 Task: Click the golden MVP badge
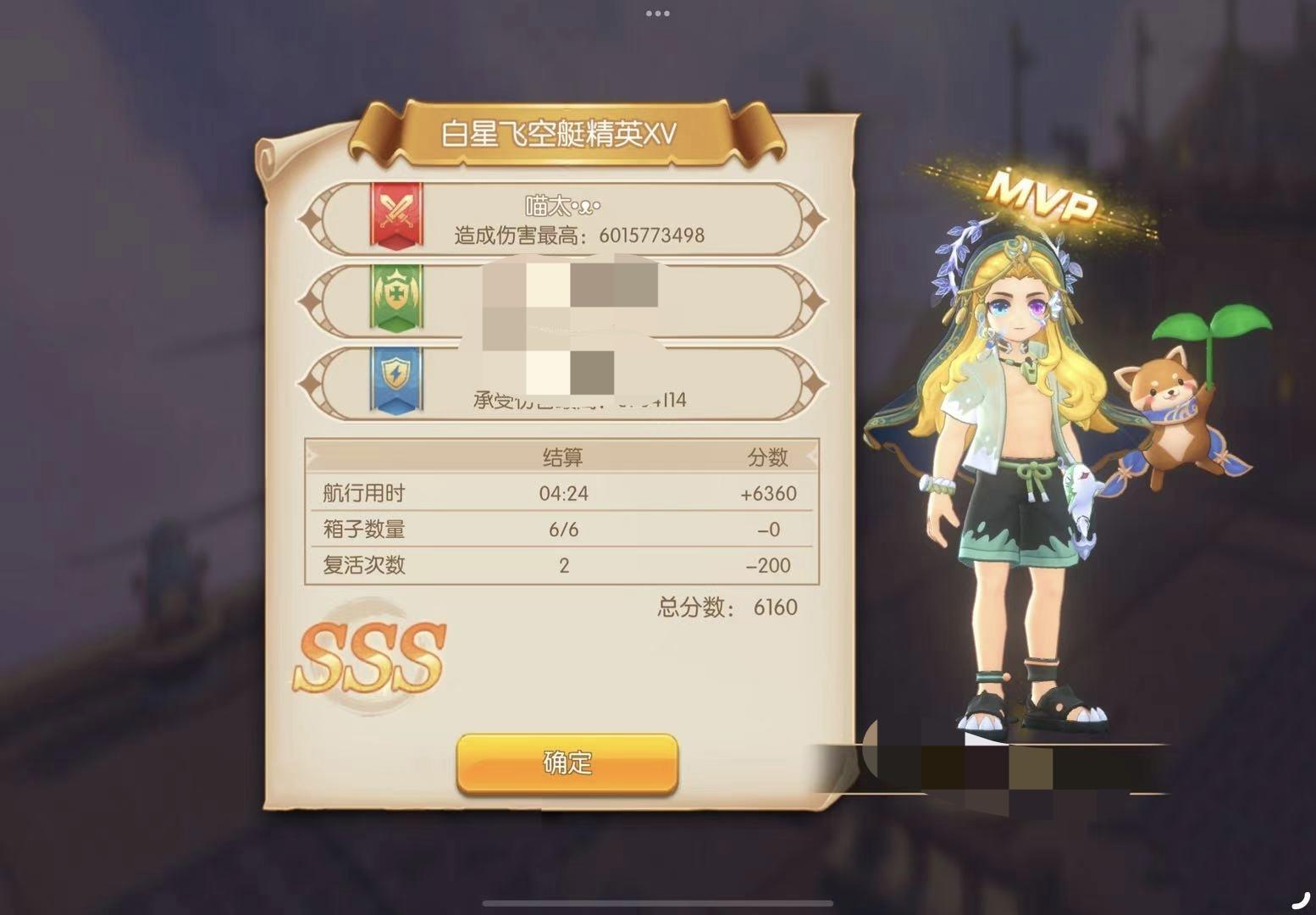point(1043,197)
